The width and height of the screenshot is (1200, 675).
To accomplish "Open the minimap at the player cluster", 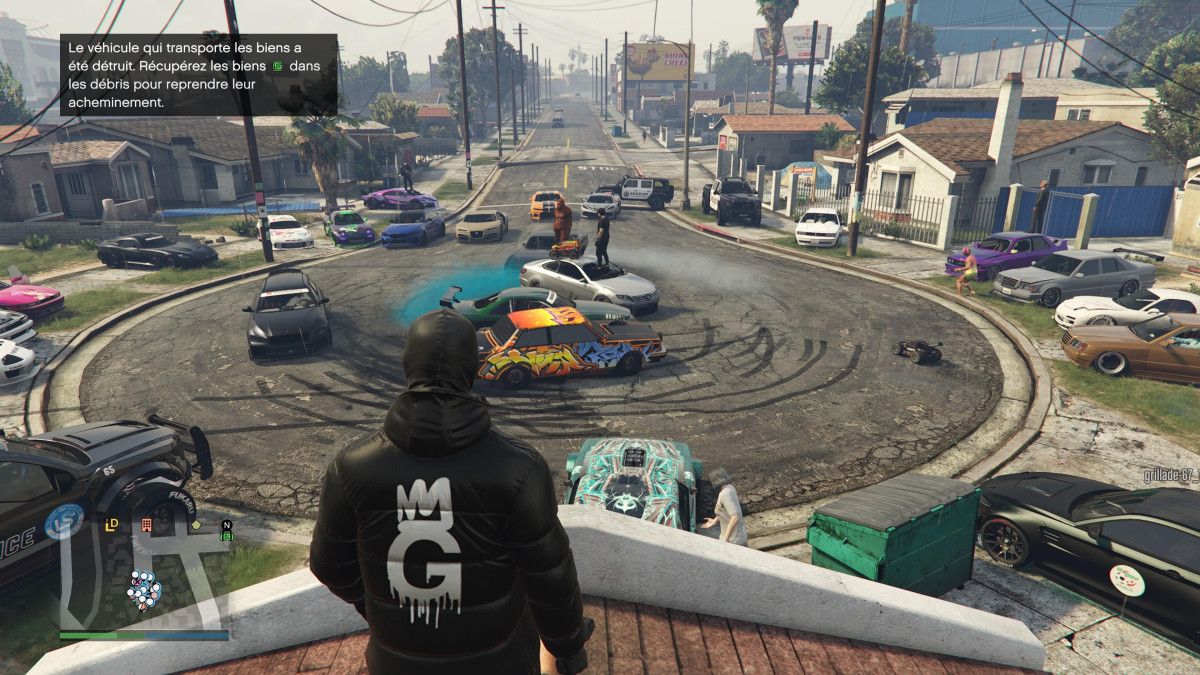I will coord(143,591).
